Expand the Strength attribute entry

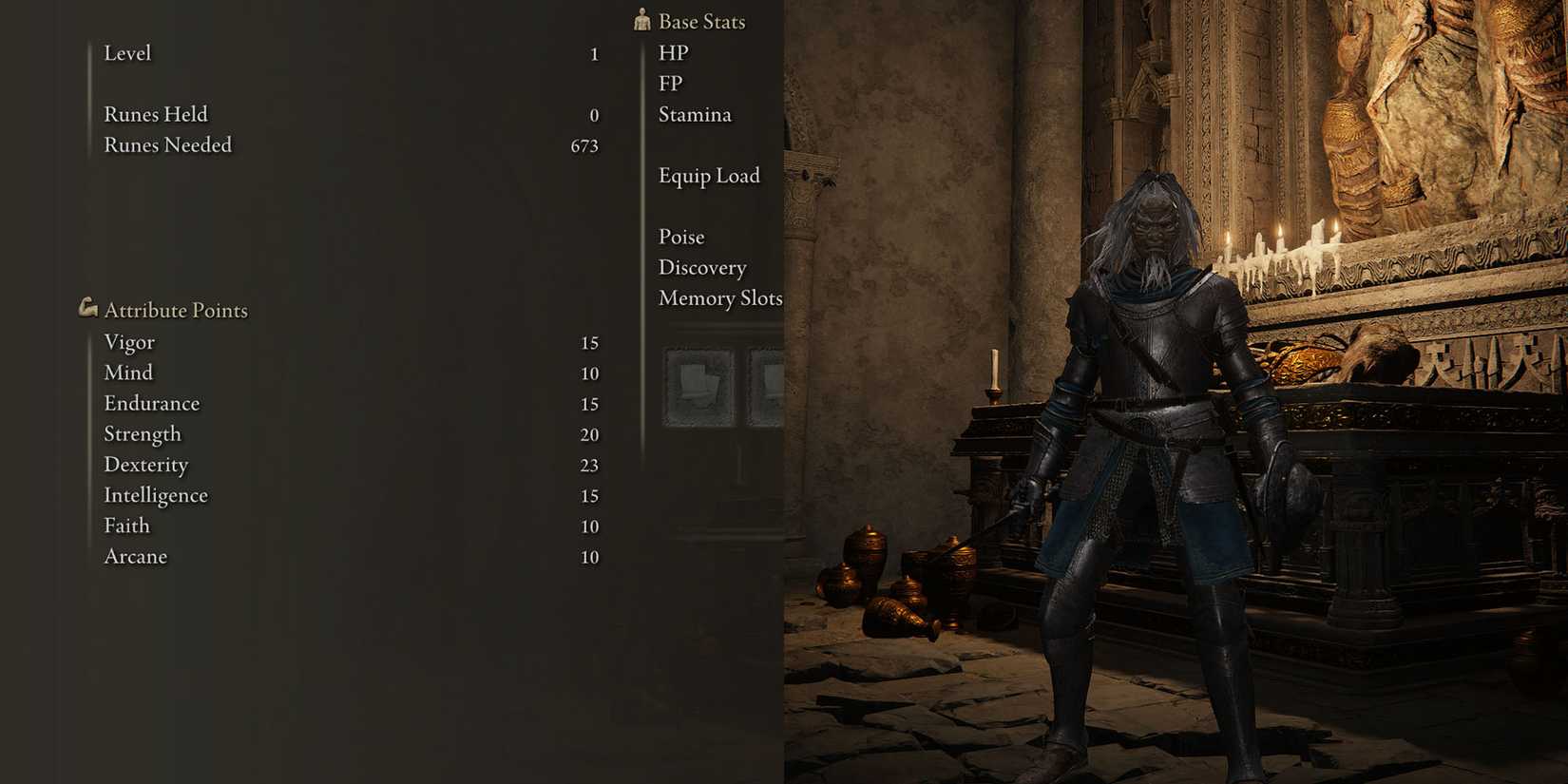pos(143,434)
